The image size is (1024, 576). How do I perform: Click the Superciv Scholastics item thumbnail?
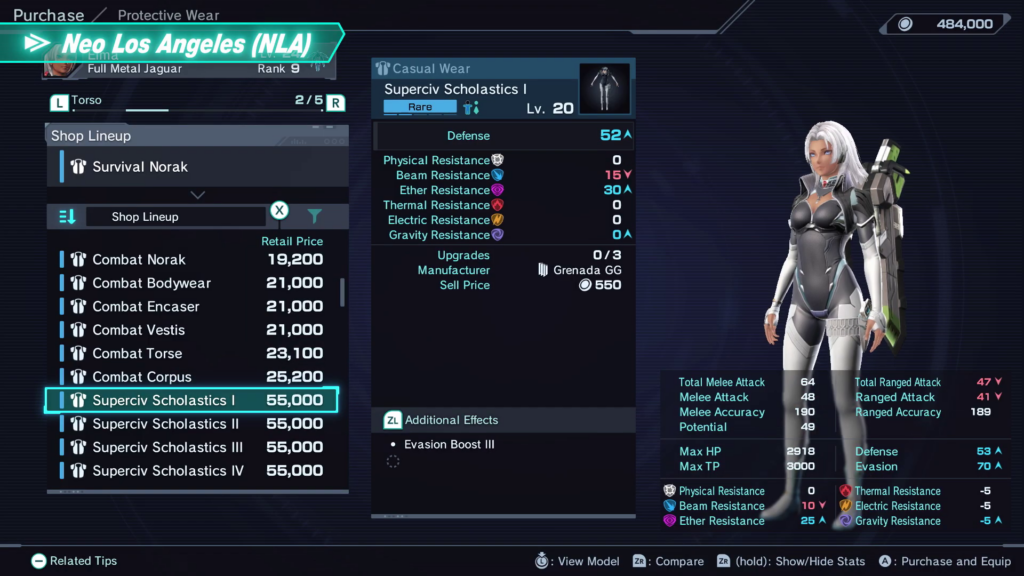click(x=604, y=89)
